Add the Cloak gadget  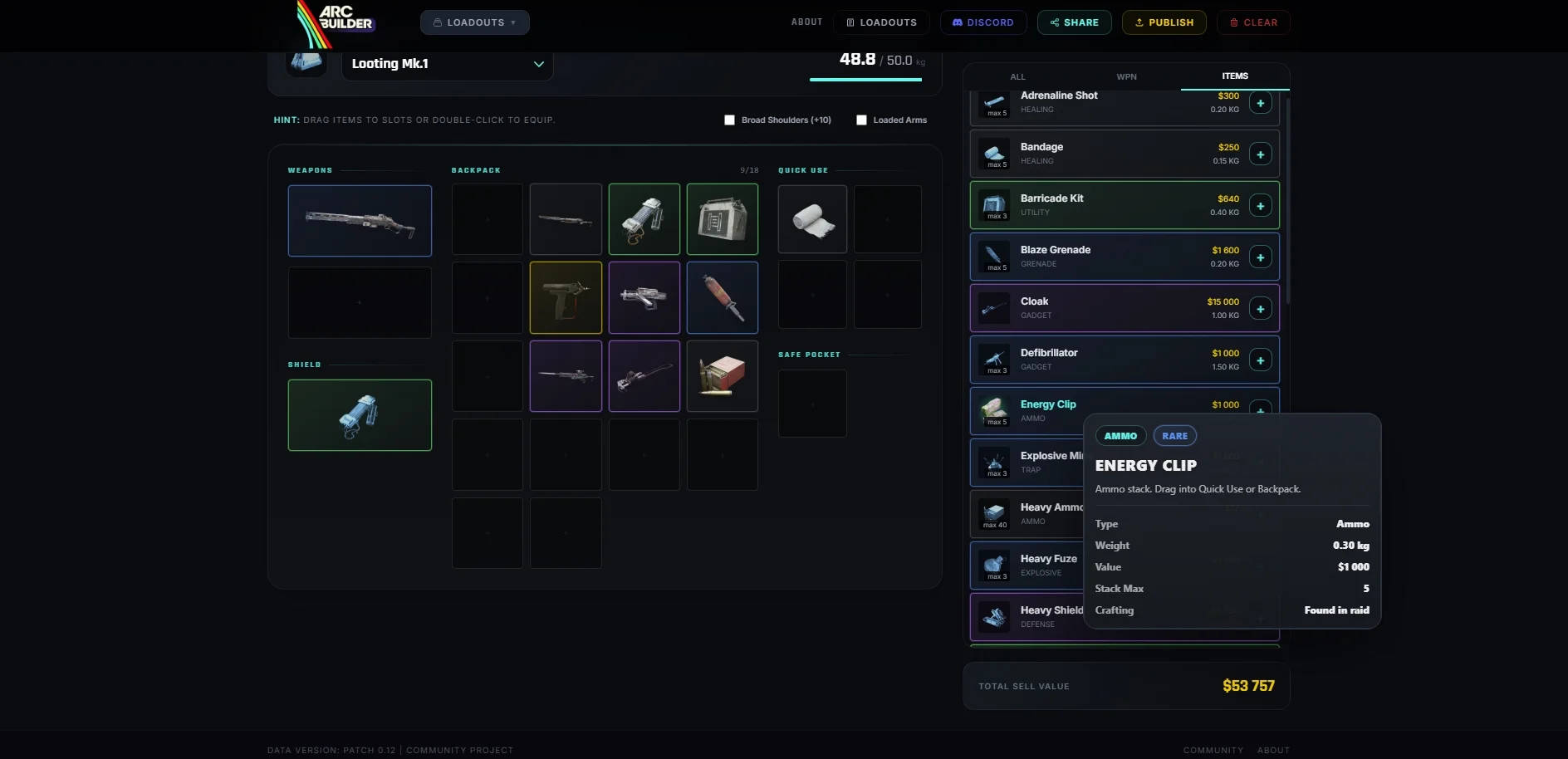coord(1260,309)
